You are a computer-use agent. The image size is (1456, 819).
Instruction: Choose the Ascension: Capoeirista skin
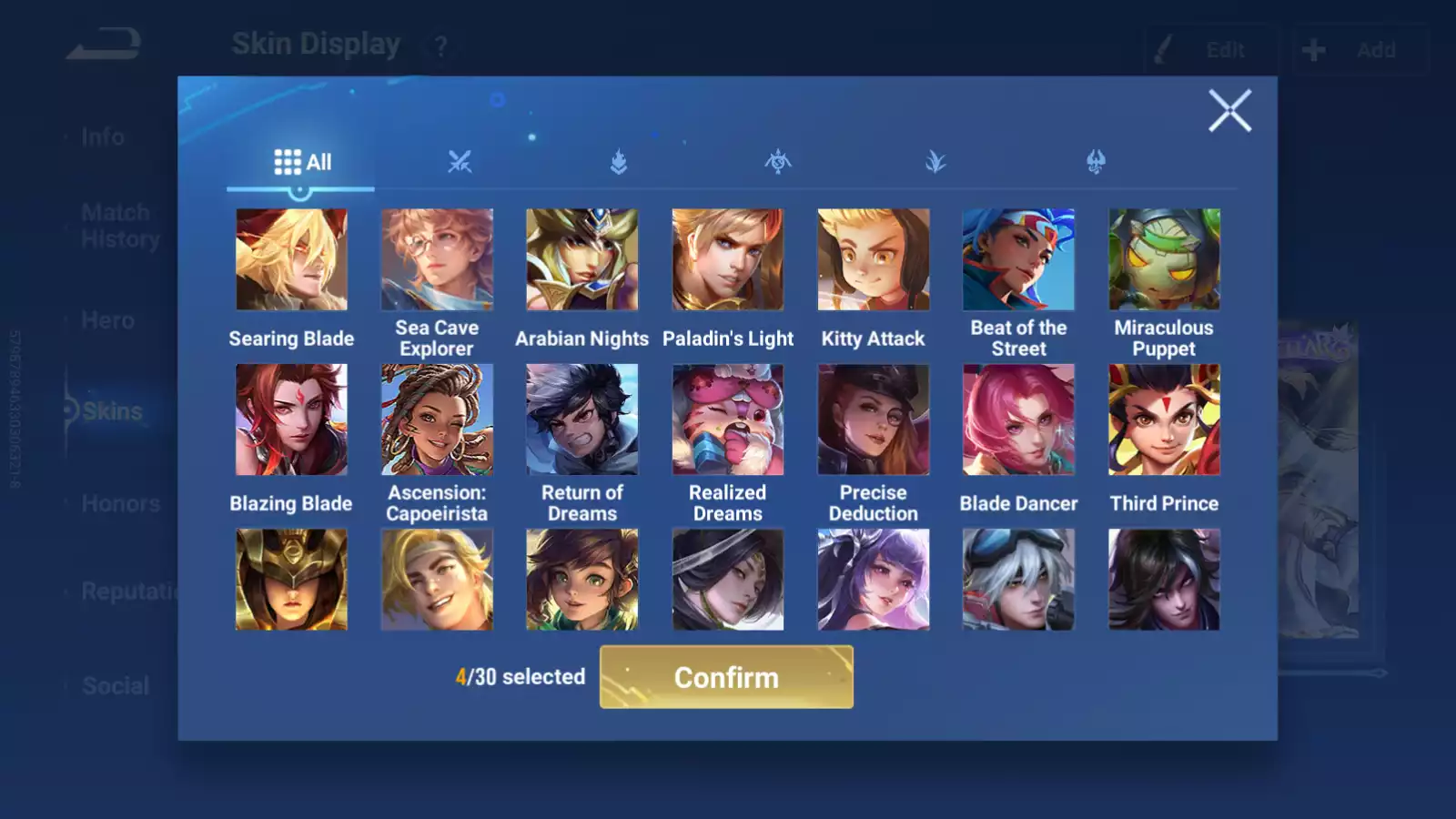click(x=437, y=420)
